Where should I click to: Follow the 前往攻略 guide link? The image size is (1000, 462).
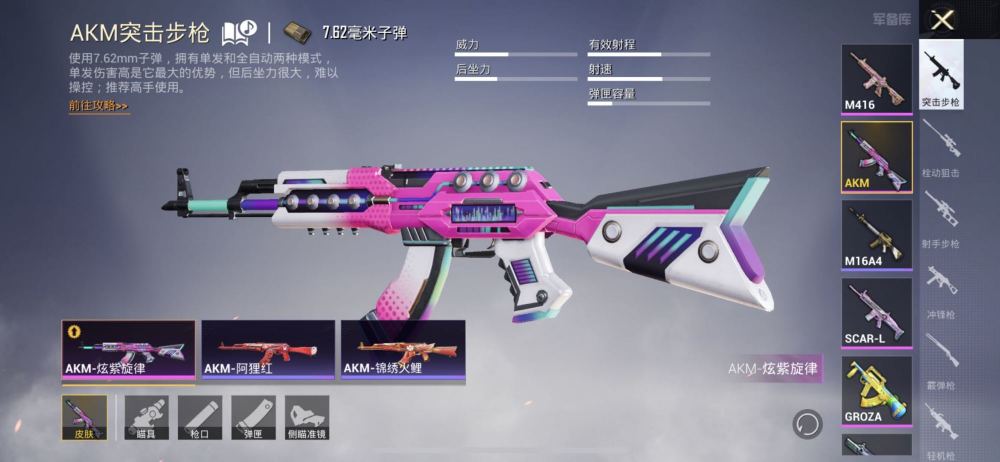98,106
